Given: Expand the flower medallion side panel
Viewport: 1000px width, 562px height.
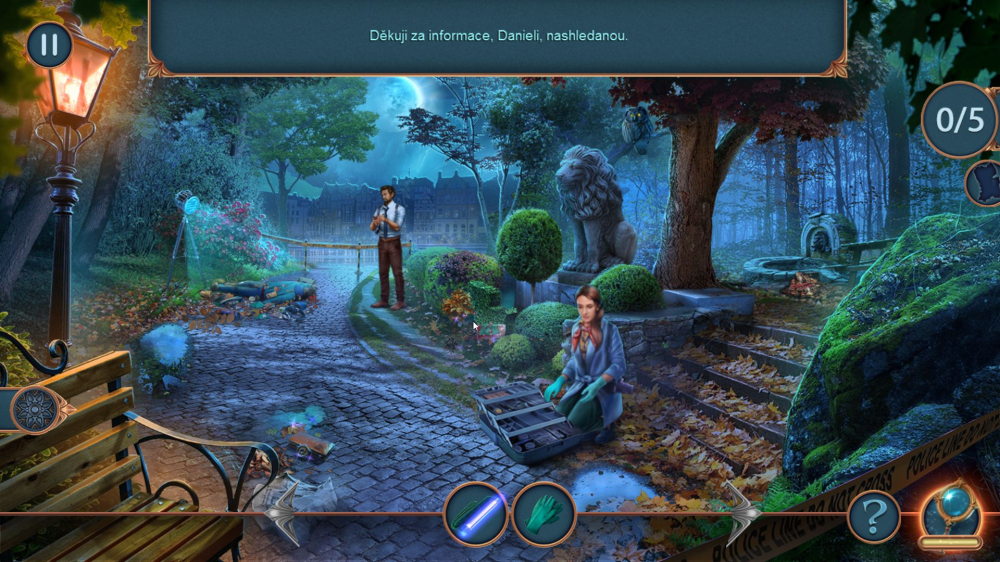Looking at the screenshot, I should pos(36,409).
